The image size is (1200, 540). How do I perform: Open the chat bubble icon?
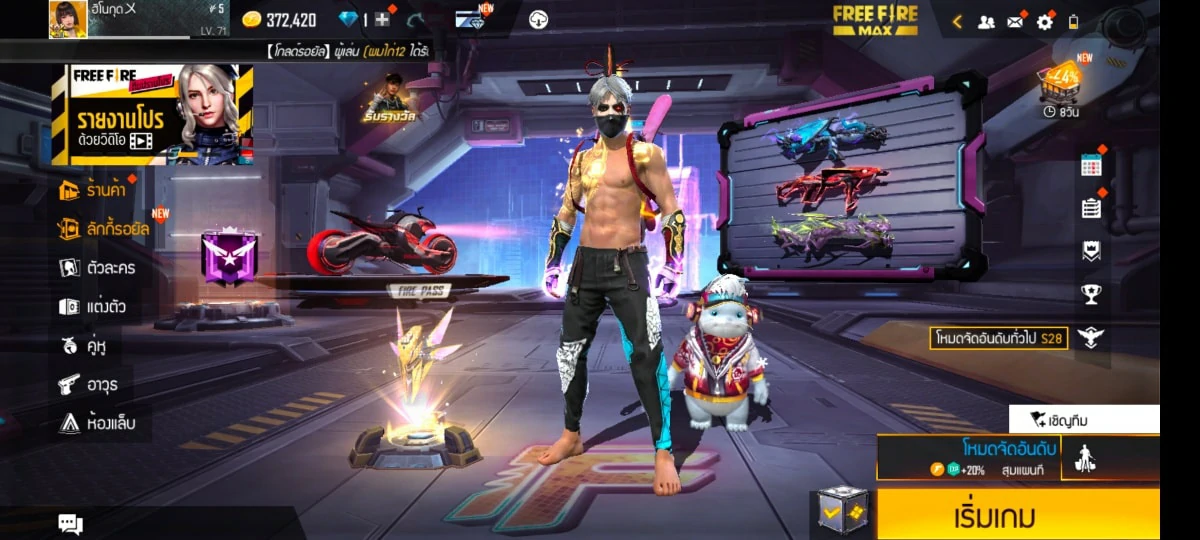(70, 523)
